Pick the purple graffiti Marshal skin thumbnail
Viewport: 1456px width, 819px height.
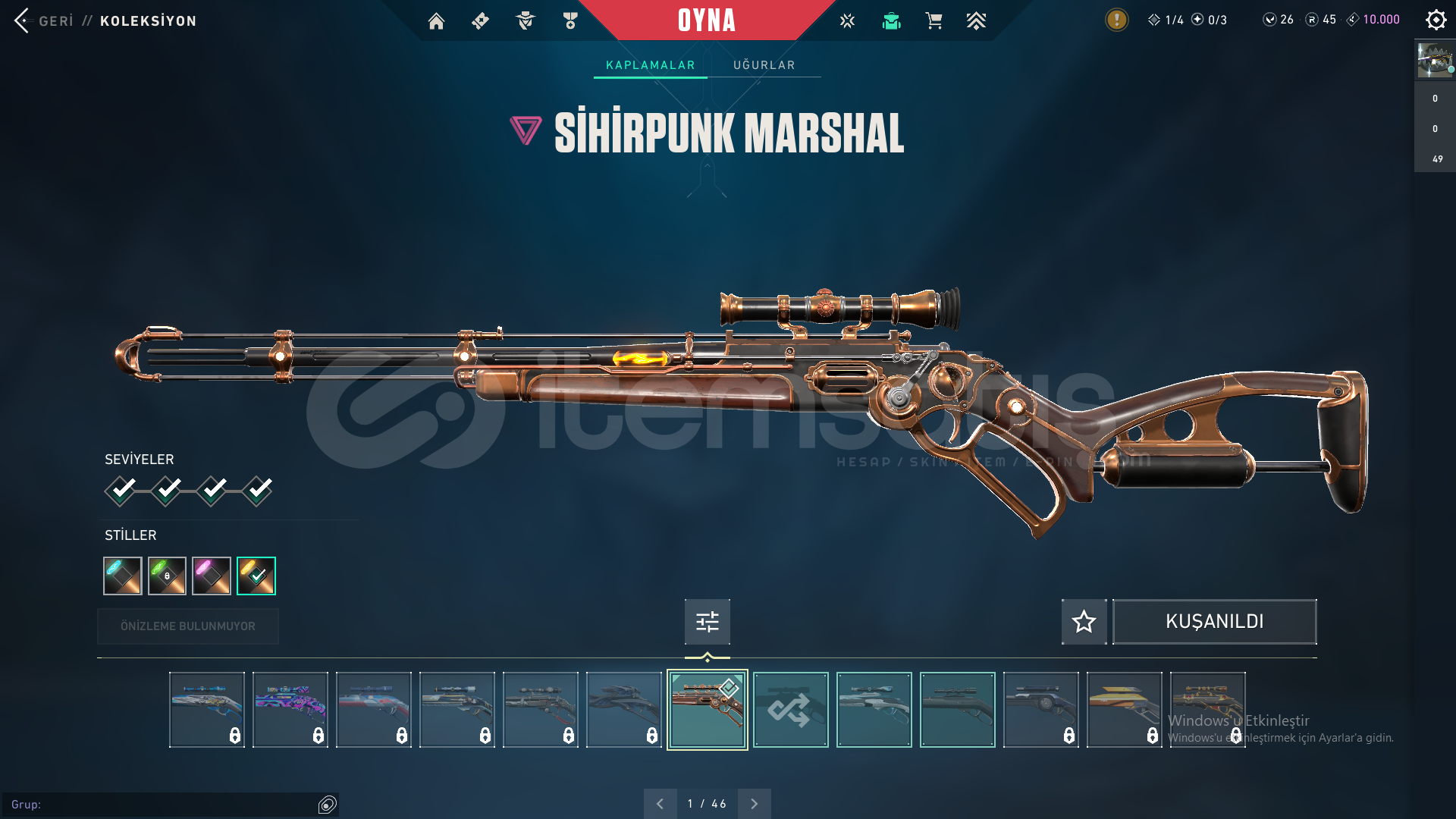290,710
